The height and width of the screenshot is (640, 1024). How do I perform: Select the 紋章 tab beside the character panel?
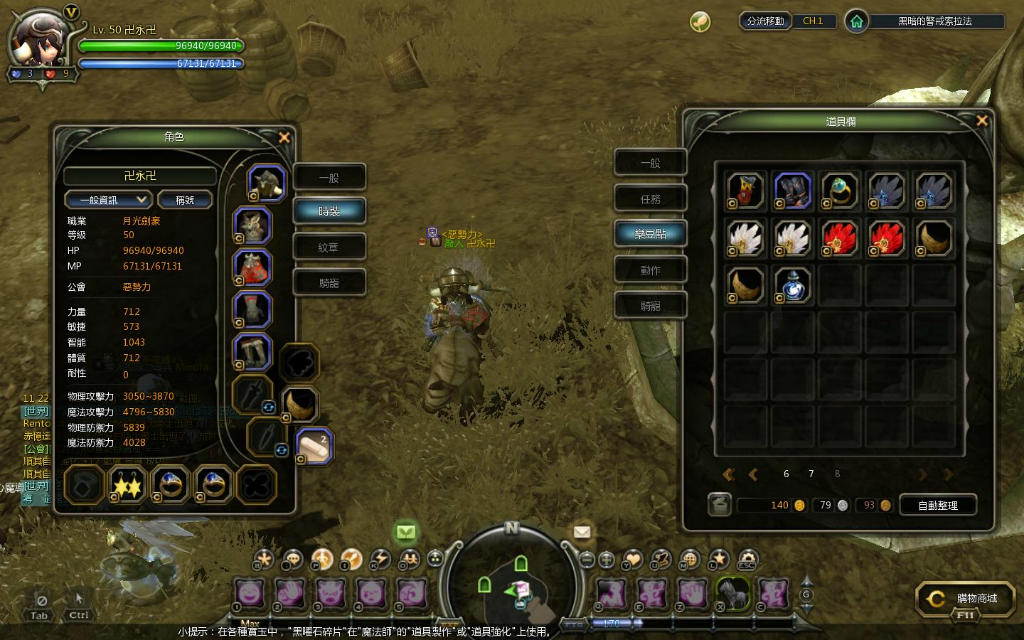(329, 246)
